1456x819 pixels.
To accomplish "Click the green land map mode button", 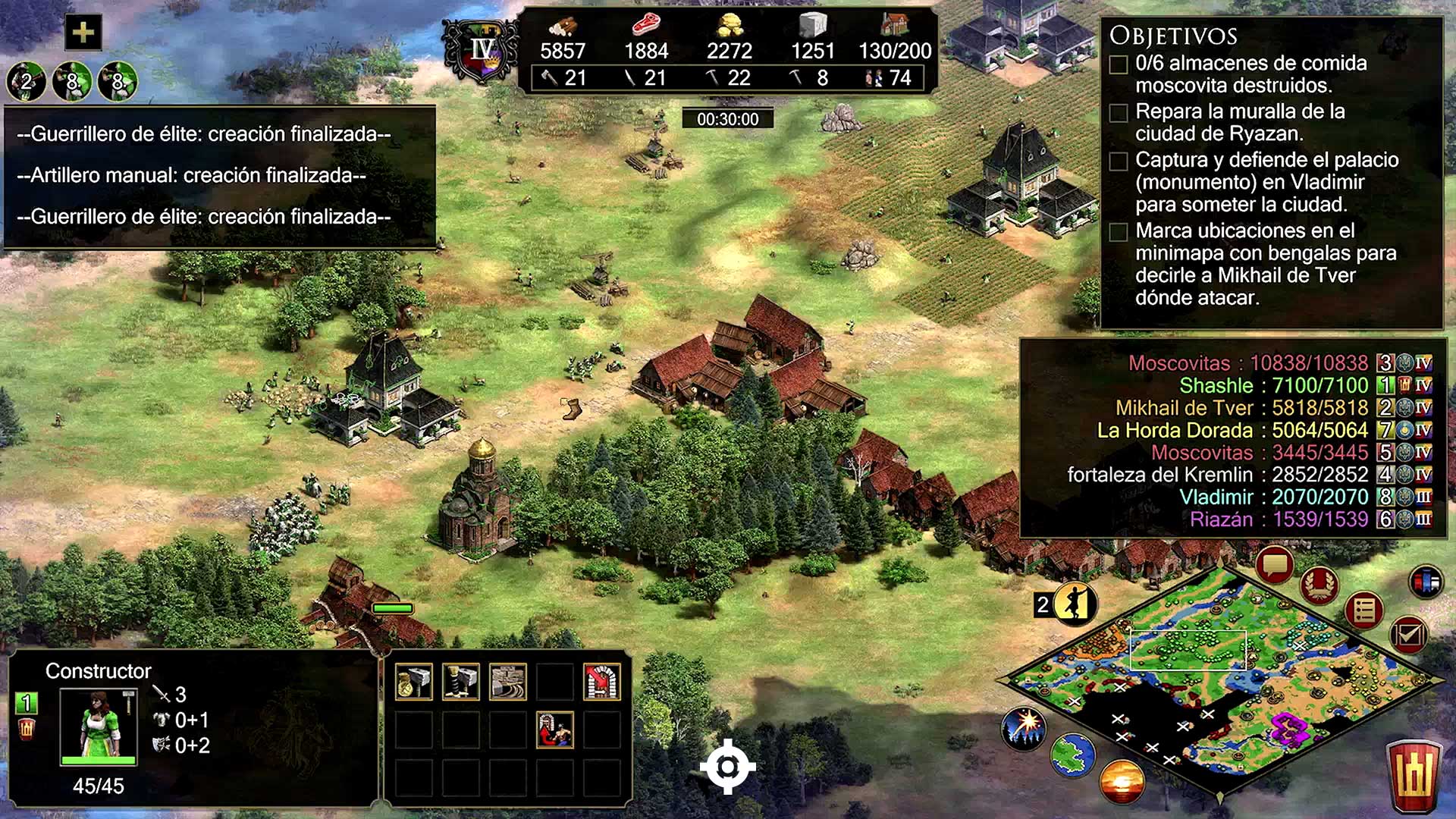I will pyautogui.click(x=1072, y=755).
